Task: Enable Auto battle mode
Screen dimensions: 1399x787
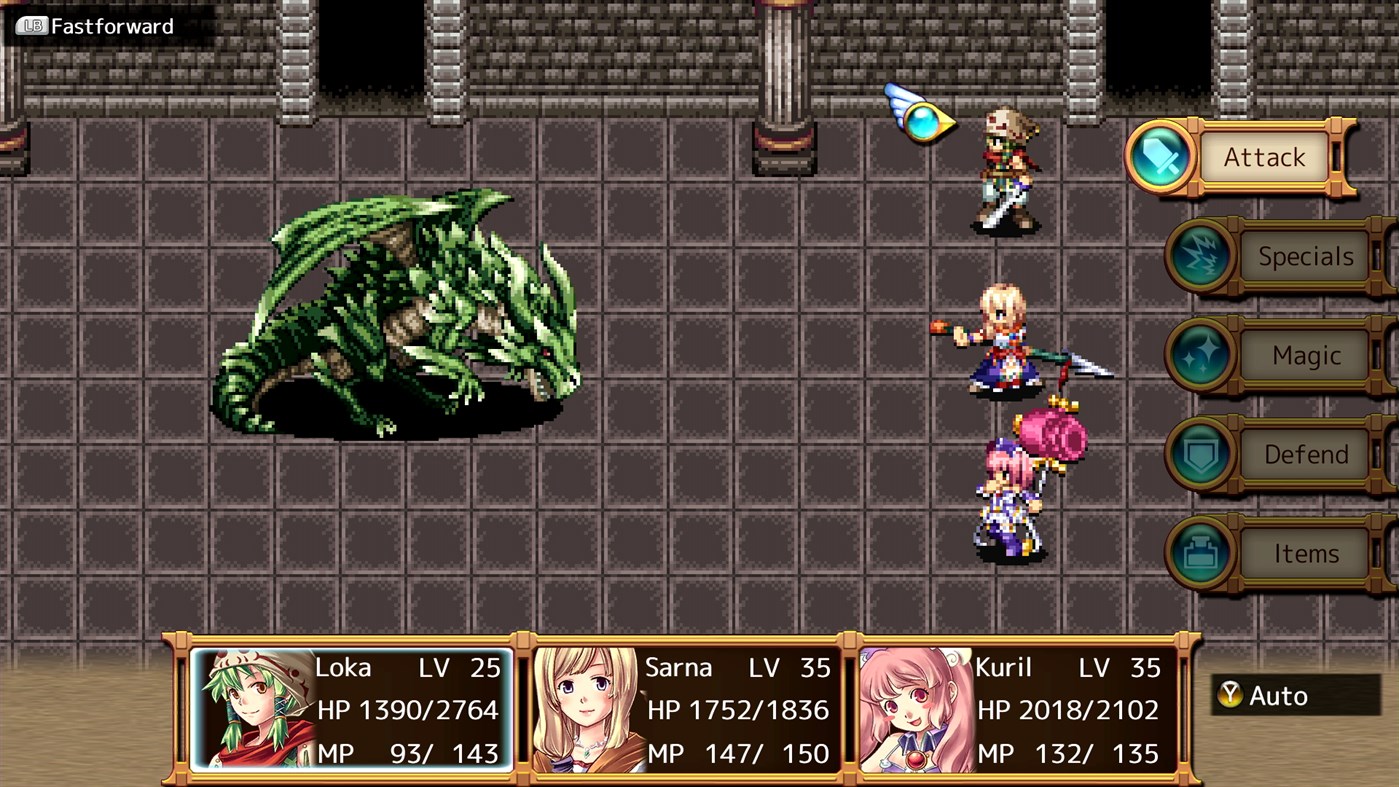Action: pyautogui.click(x=1283, y=695)
